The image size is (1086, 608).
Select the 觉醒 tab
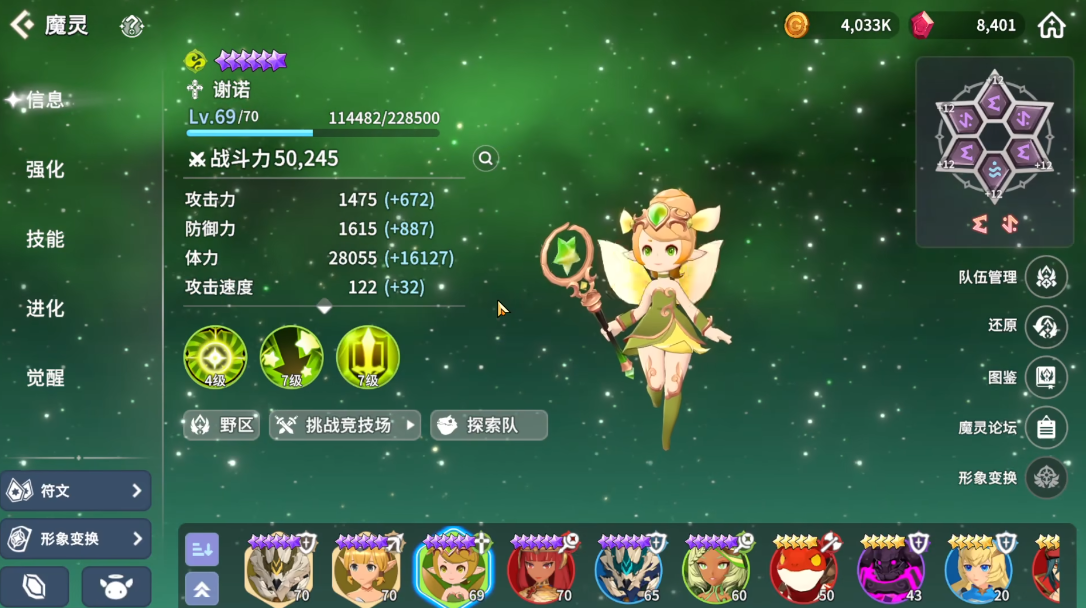(x=45, y=377)
